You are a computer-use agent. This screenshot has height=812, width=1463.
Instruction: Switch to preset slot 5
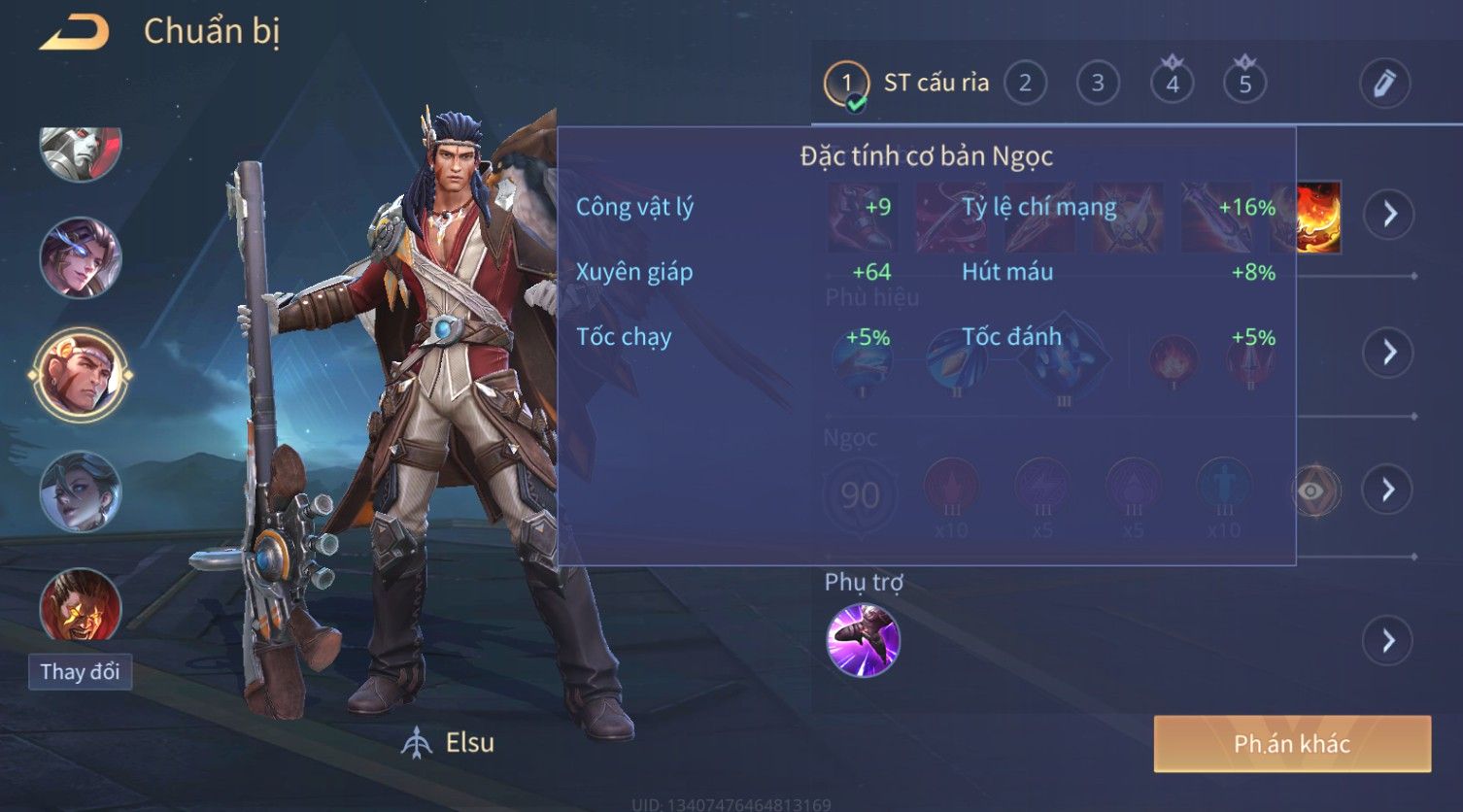[1244, 84]
